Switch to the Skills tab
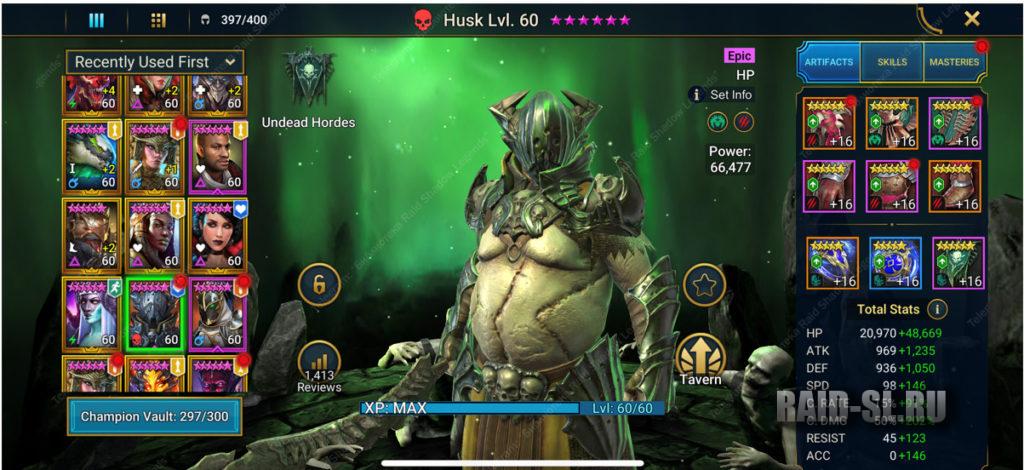This screenshot has width=1024, height=470. (x=892, y=62)
